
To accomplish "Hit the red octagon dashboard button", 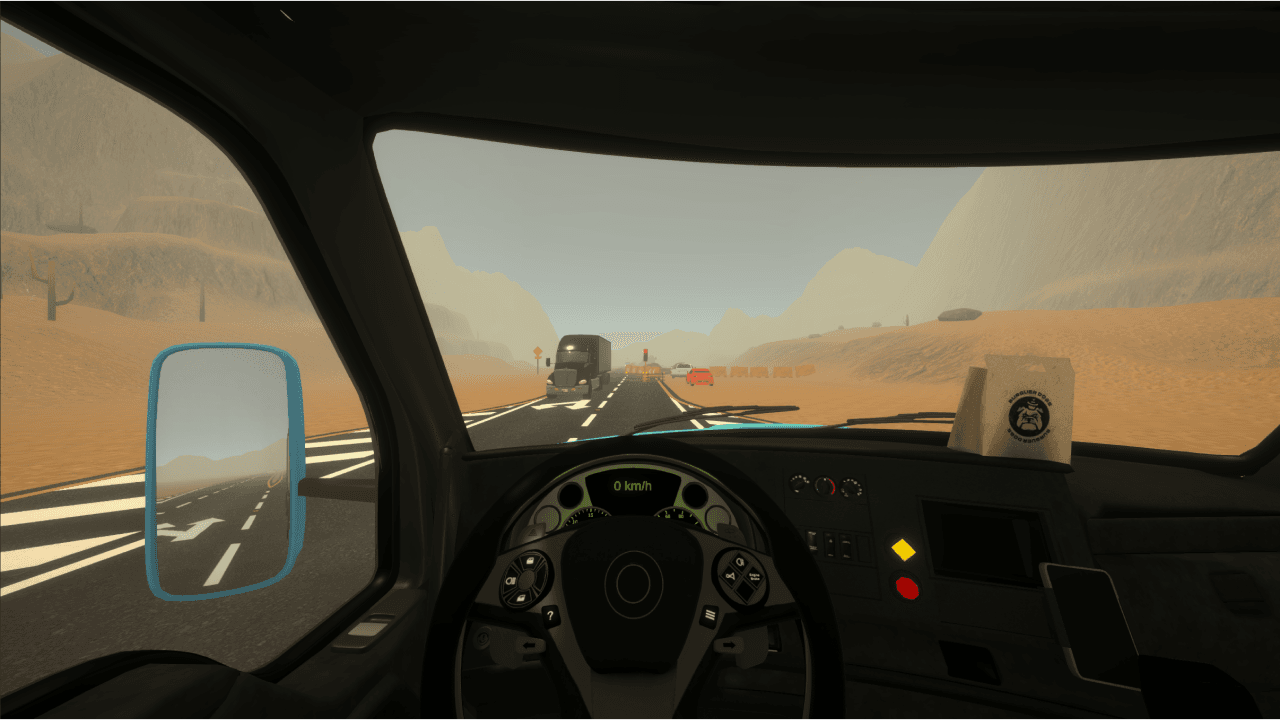I will pos(907,588).
